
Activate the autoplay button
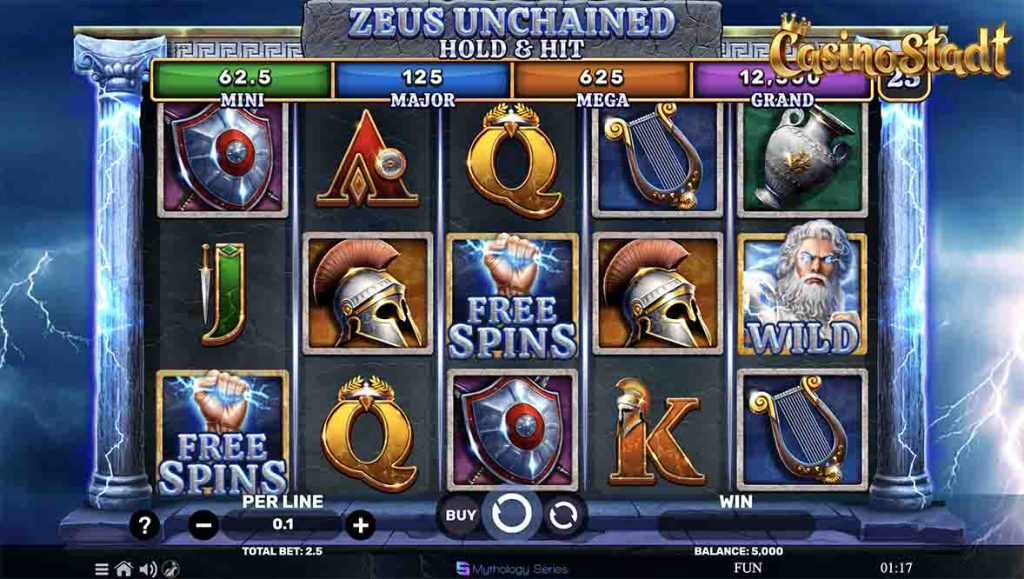564,516
